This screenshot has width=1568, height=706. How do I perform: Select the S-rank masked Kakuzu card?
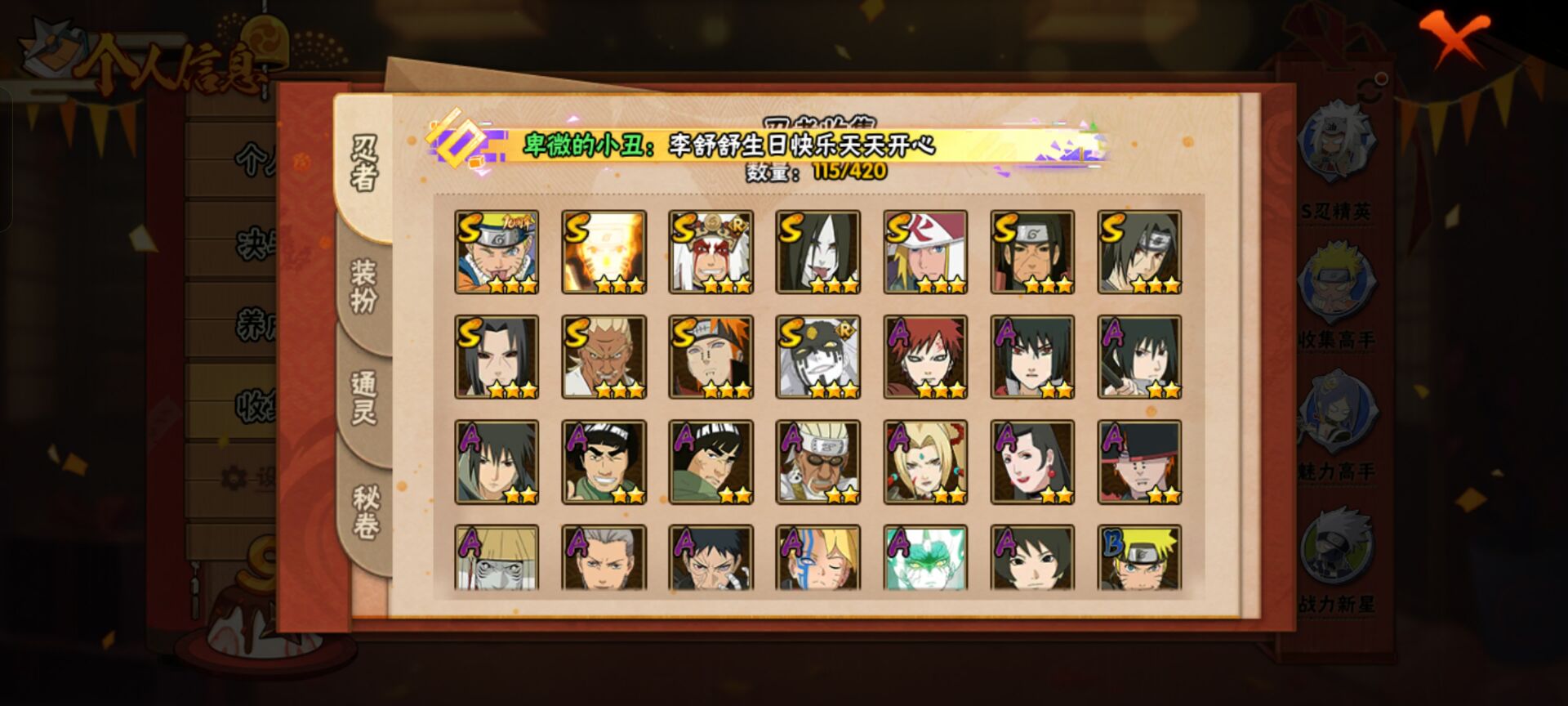817,357
